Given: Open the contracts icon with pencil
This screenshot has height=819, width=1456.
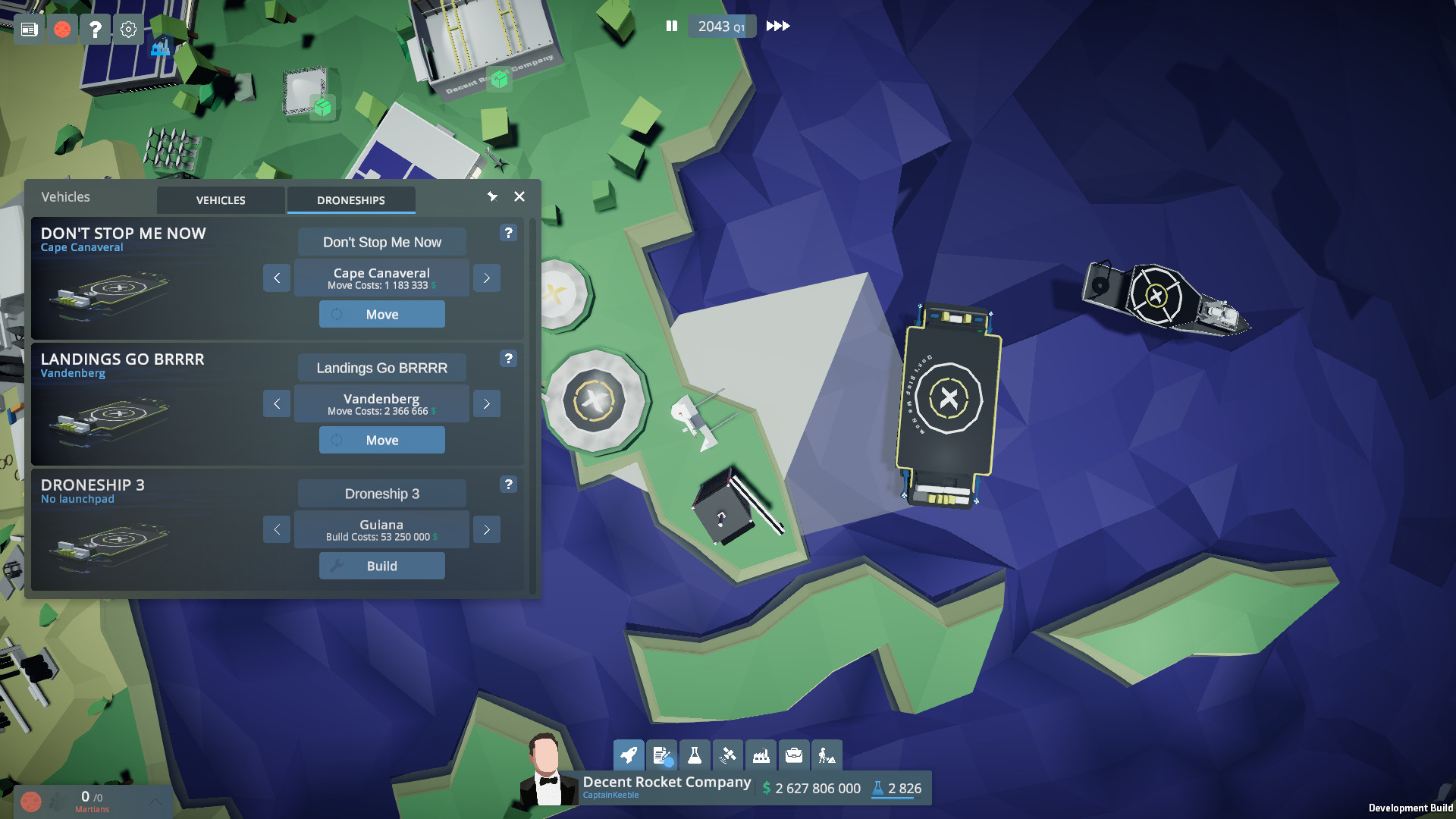Looking at the screenshot, I should (x=661, y=755).
